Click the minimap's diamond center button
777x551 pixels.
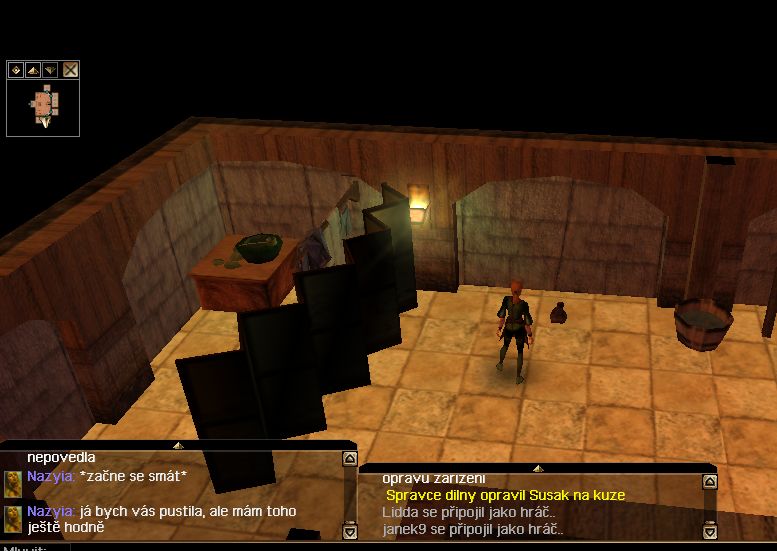coord(16,70)
